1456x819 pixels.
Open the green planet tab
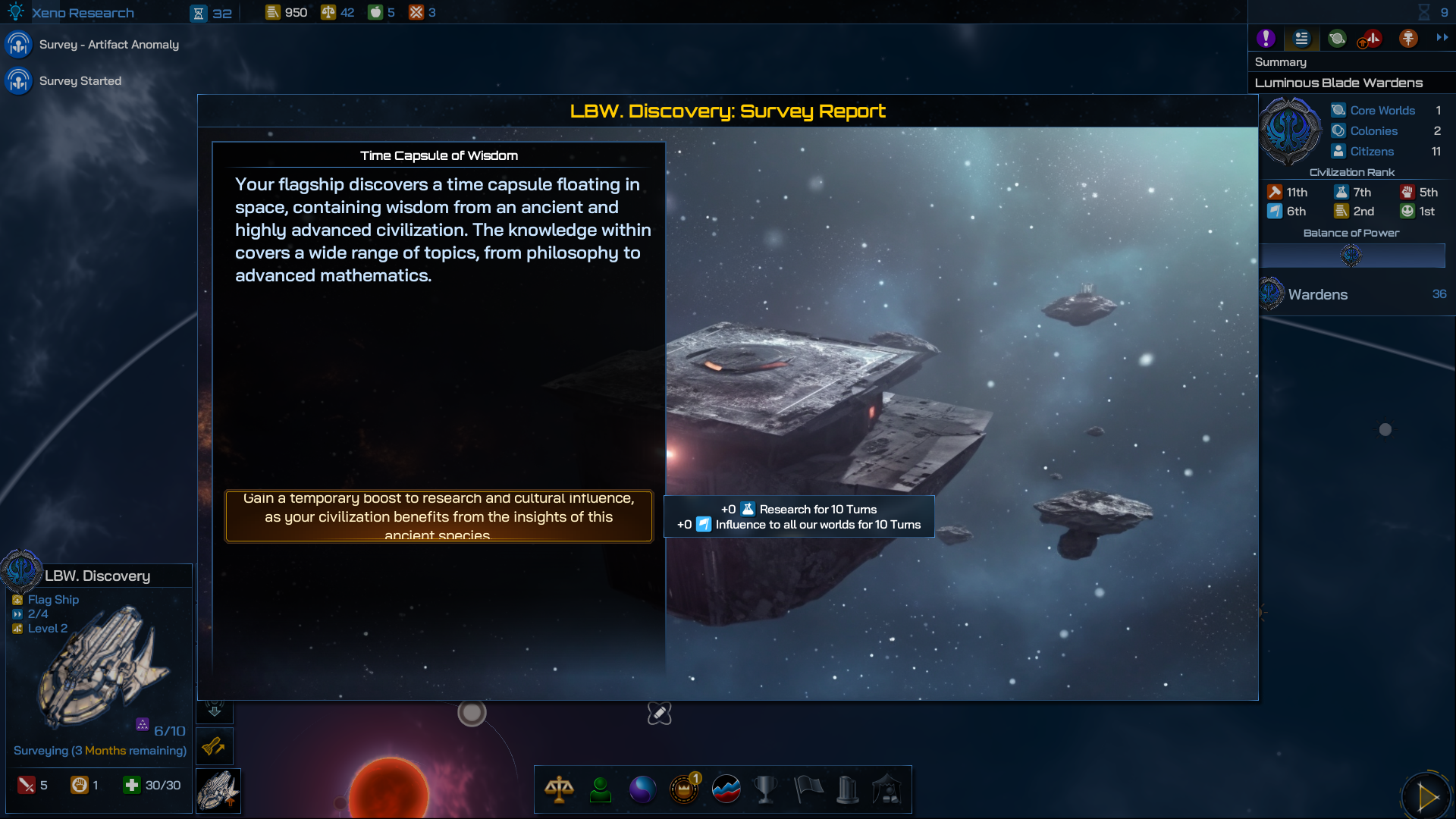coord(1337,38)
